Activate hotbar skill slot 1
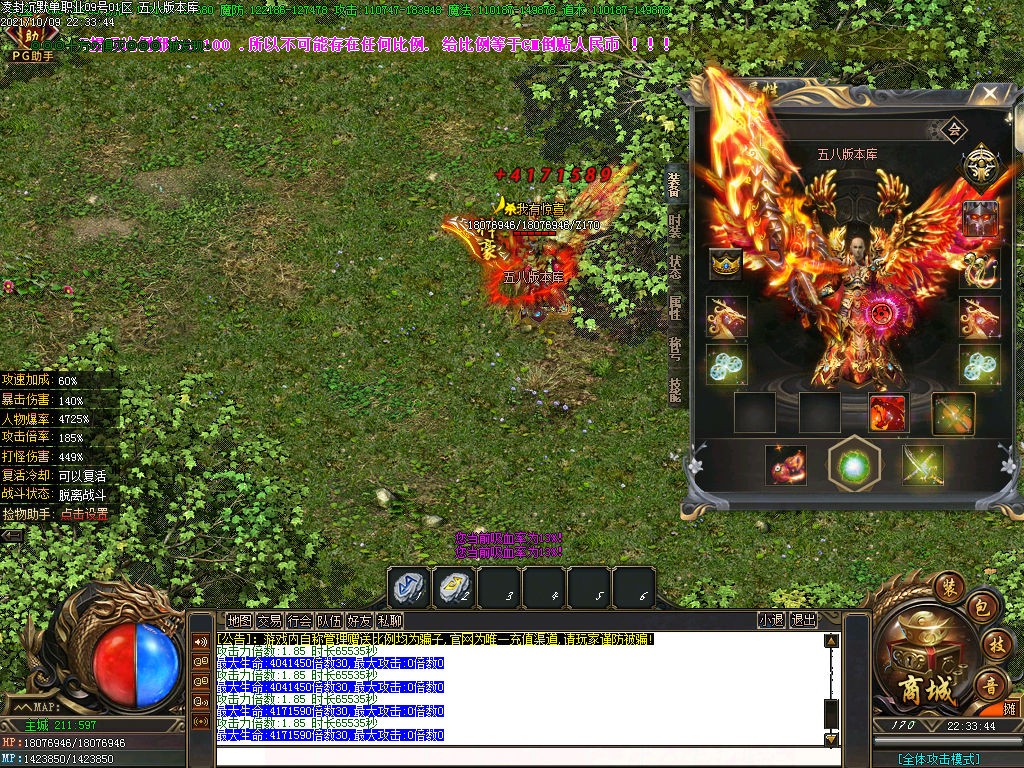The width and height of the screenshot is (1024, 768). 409,587
